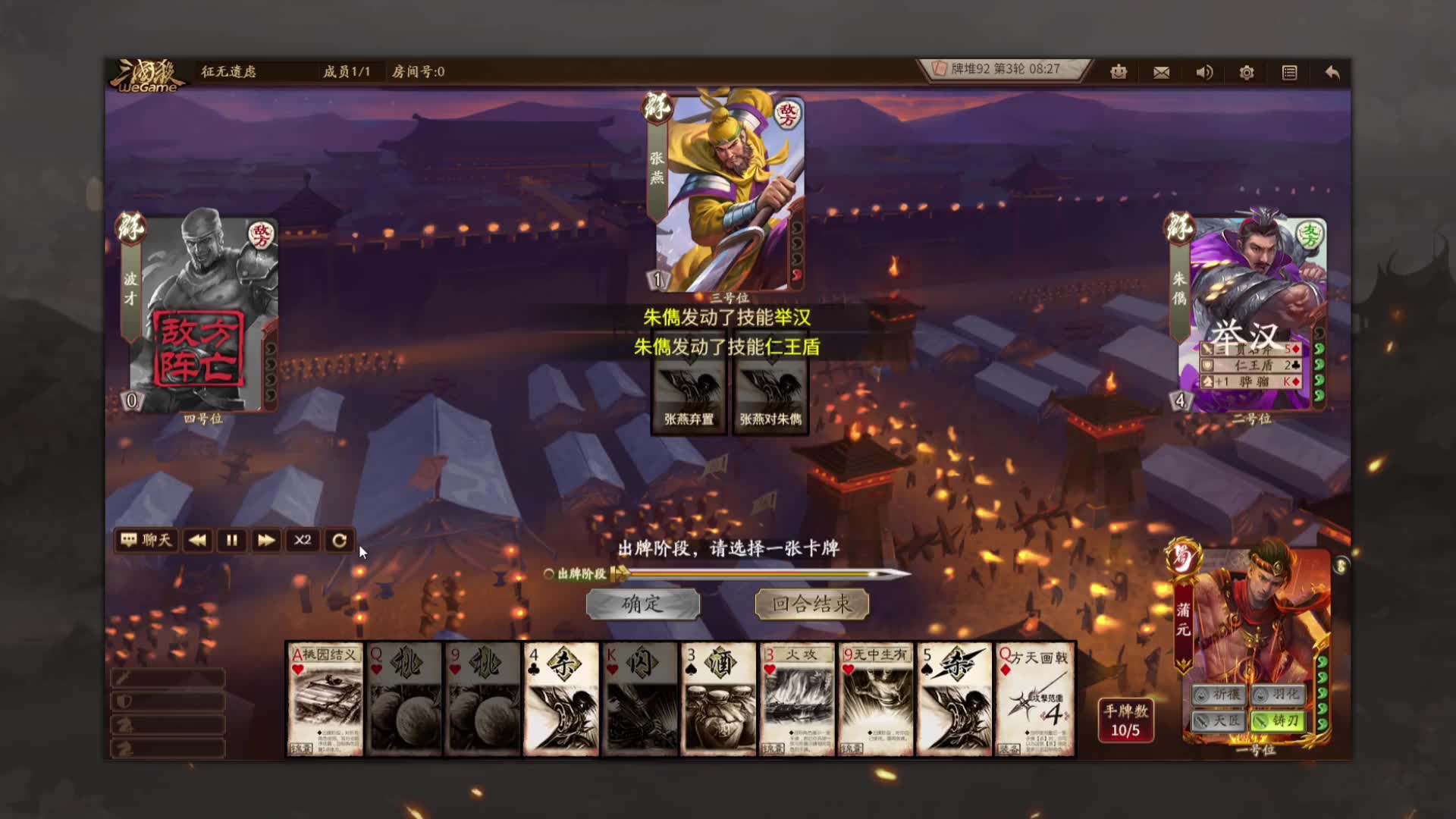Image resolution: width=1456 pixels, height=819 pixels.
Task: Toggle sound with the speaker icon
Action: click(x=1204, y=72)
